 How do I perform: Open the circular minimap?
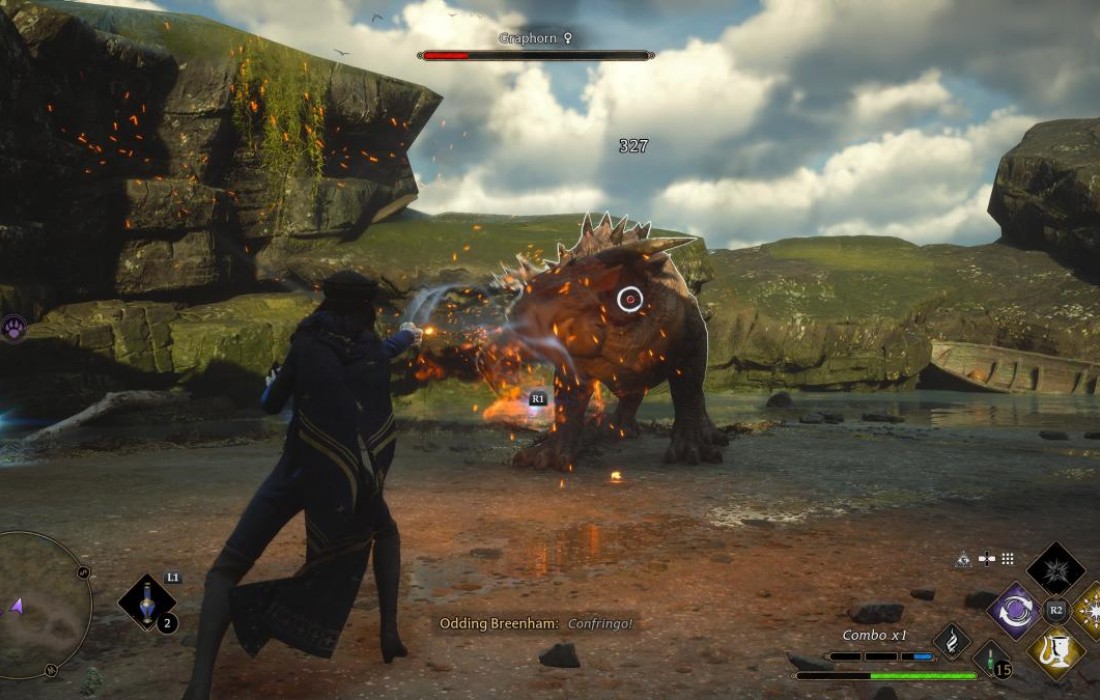40,605
